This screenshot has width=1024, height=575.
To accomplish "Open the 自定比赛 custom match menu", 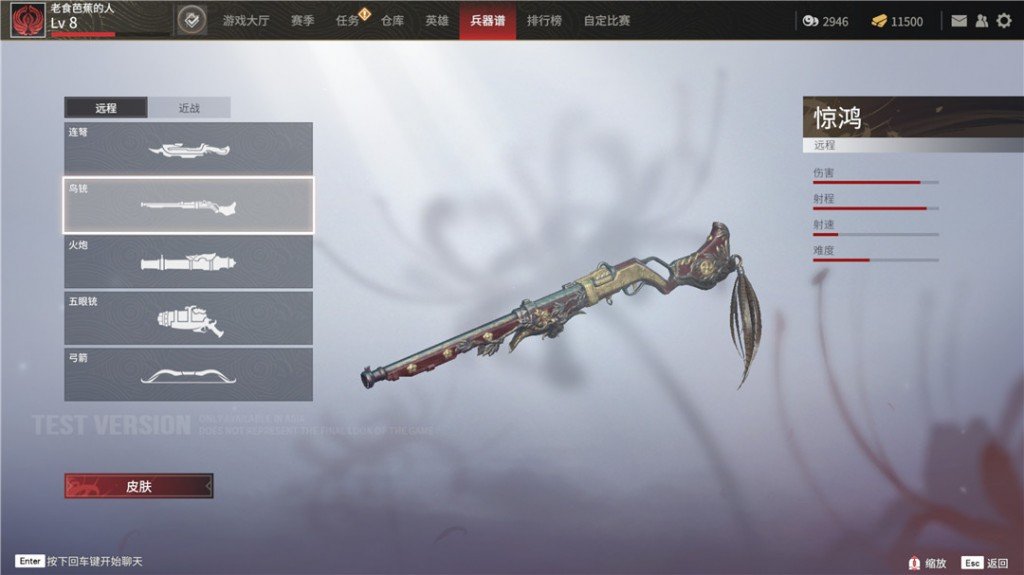I will 607,20.
